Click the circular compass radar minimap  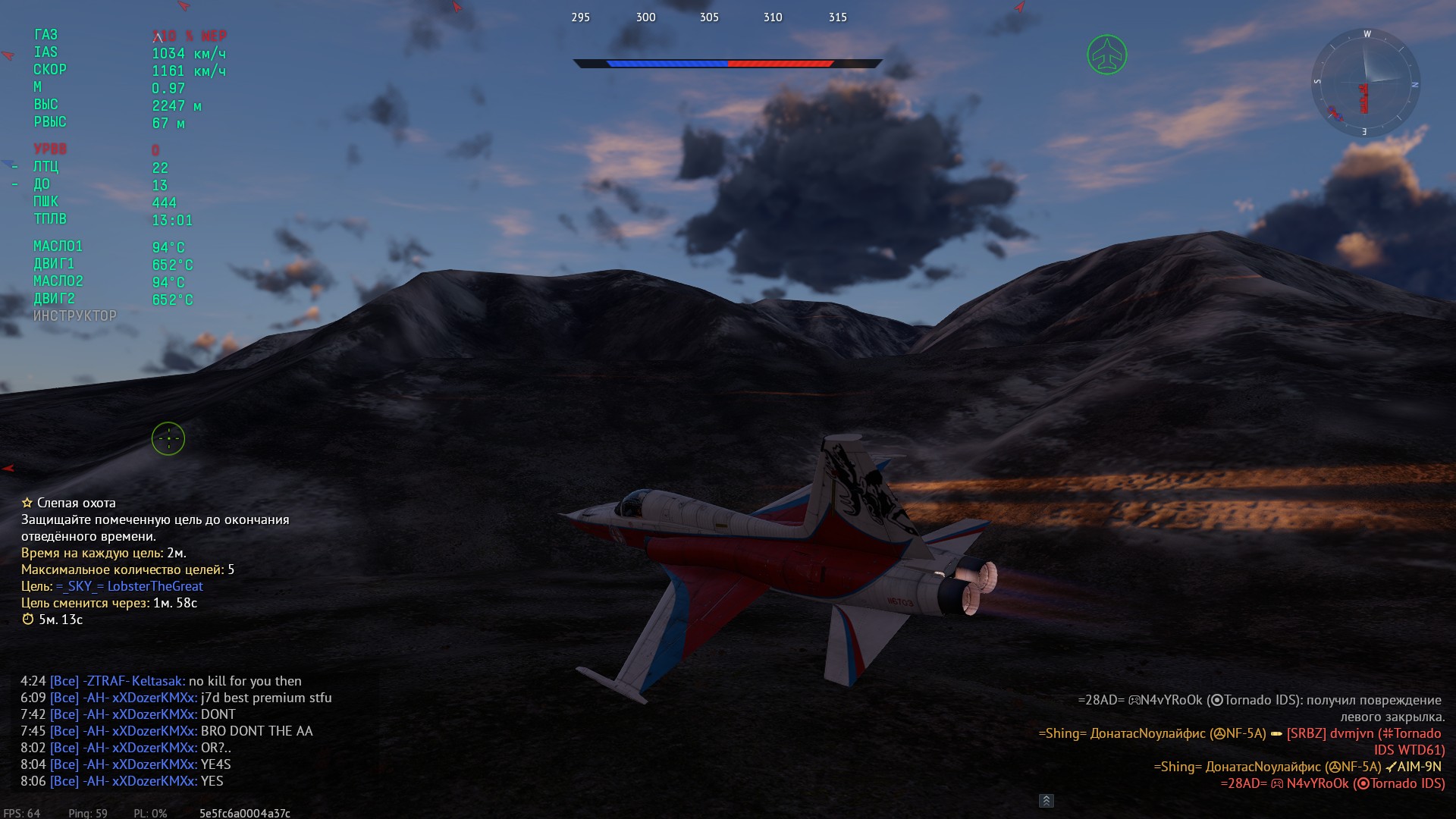[1365, 83]
